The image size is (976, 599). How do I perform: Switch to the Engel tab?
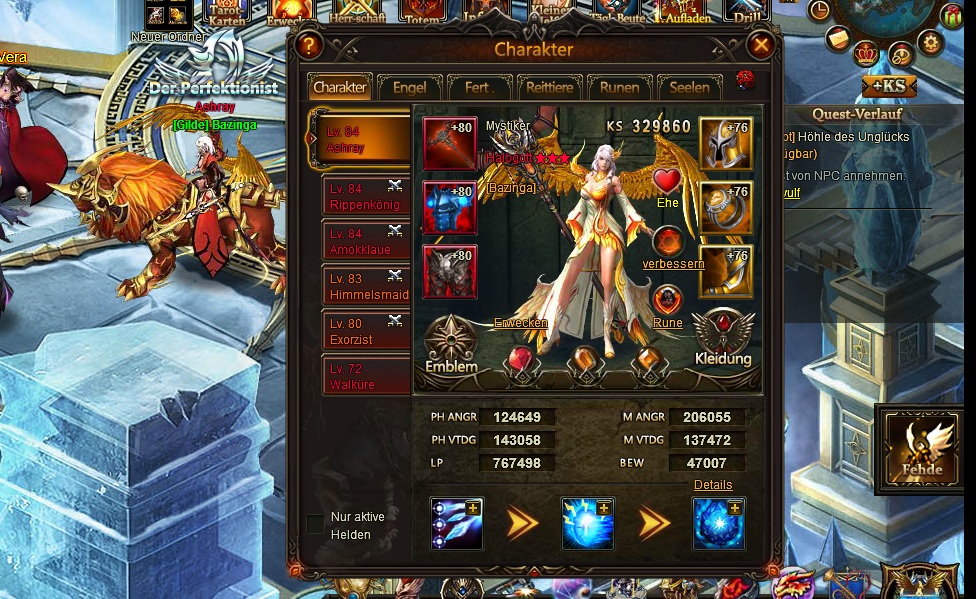(x=409, y=88)
